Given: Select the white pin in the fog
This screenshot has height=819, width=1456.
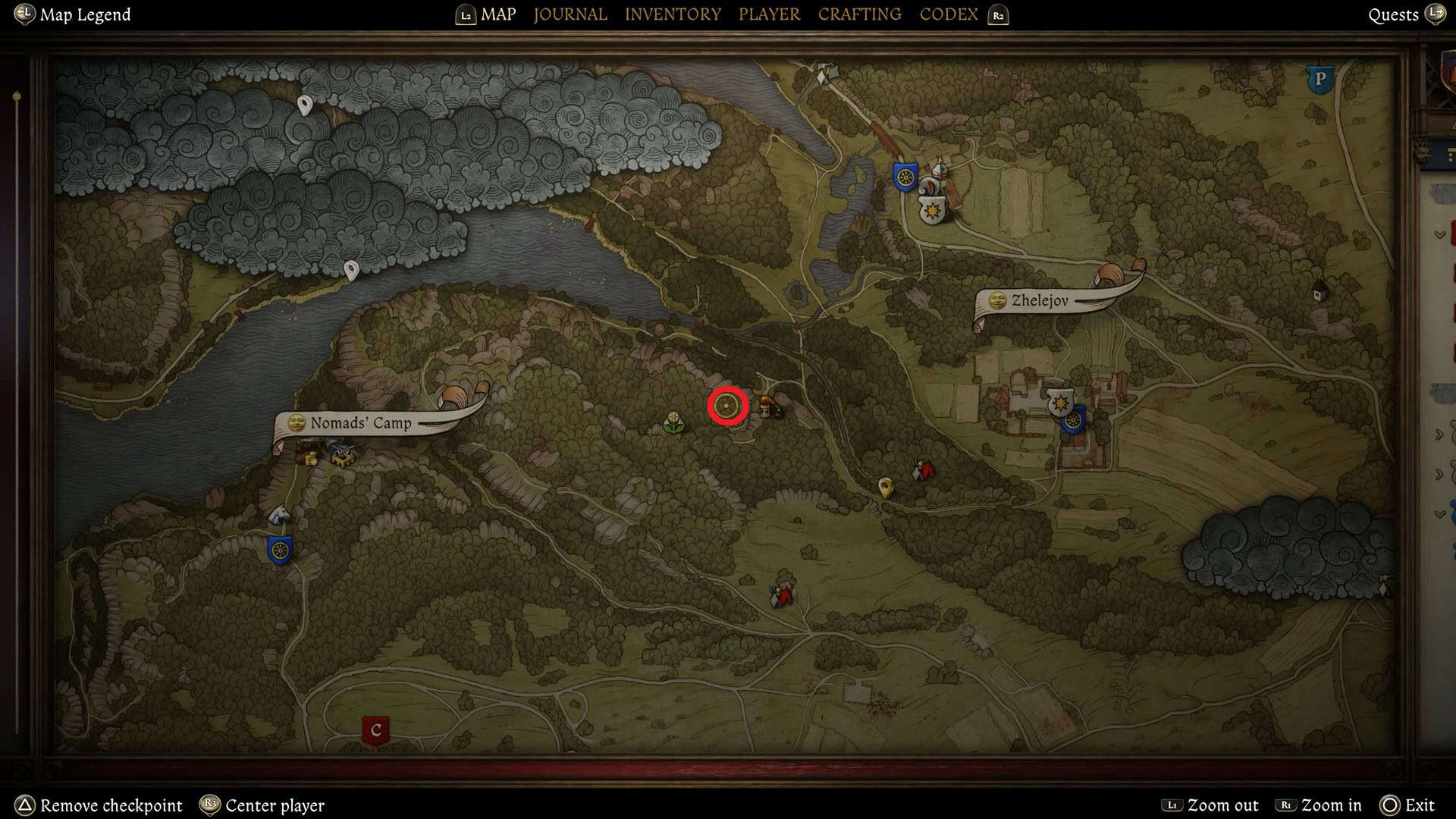Looking at the screenshot, I should point(305,105).
